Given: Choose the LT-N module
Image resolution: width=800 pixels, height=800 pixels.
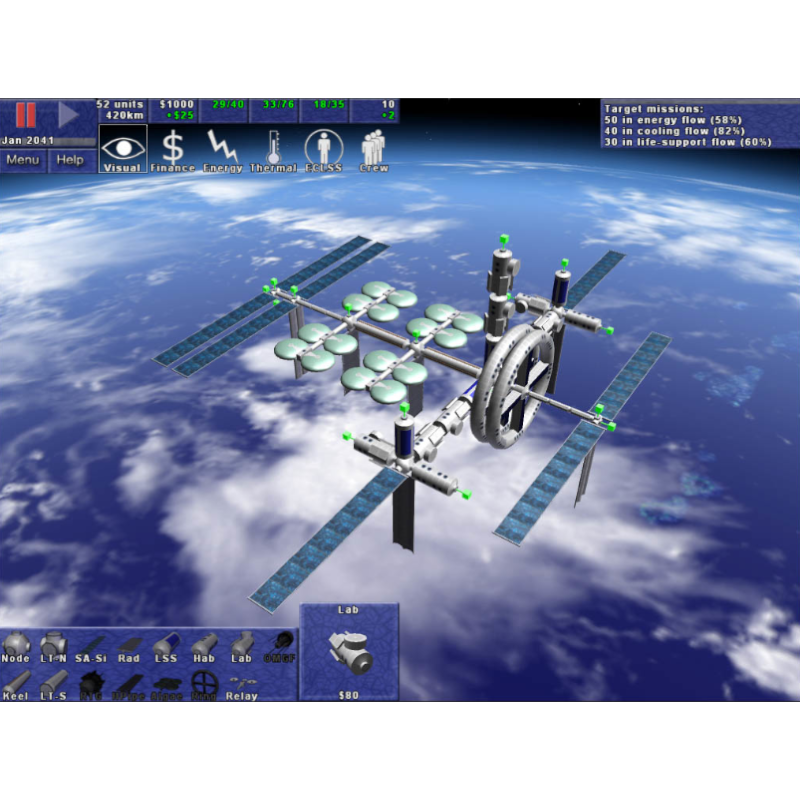Looking at the screenshot, I should point(53,646).
